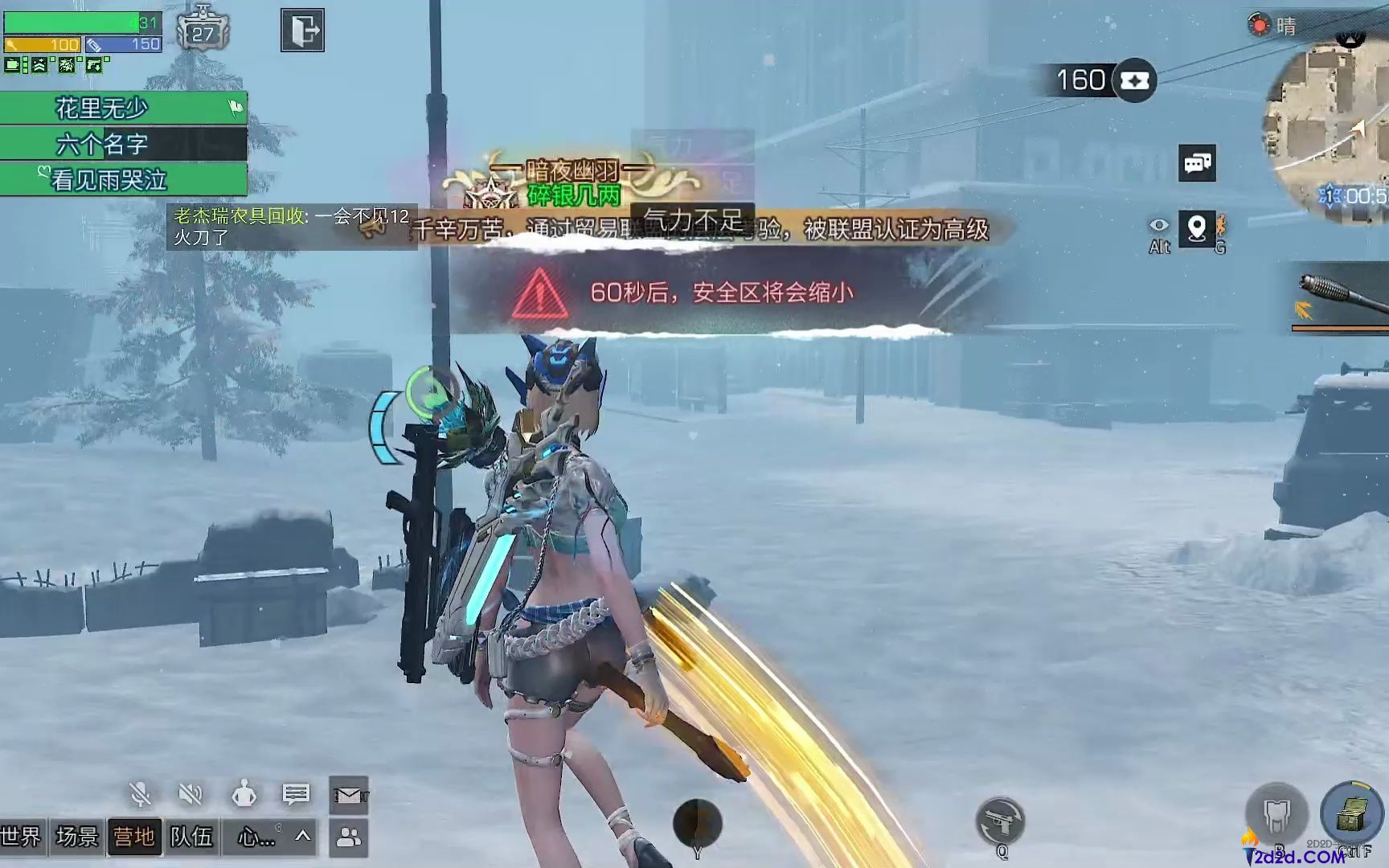Click the ticket icon next to the 160 count
Image resolution: width=1389 pixels, height=868 pixels.
click(x=1133, y=80)
